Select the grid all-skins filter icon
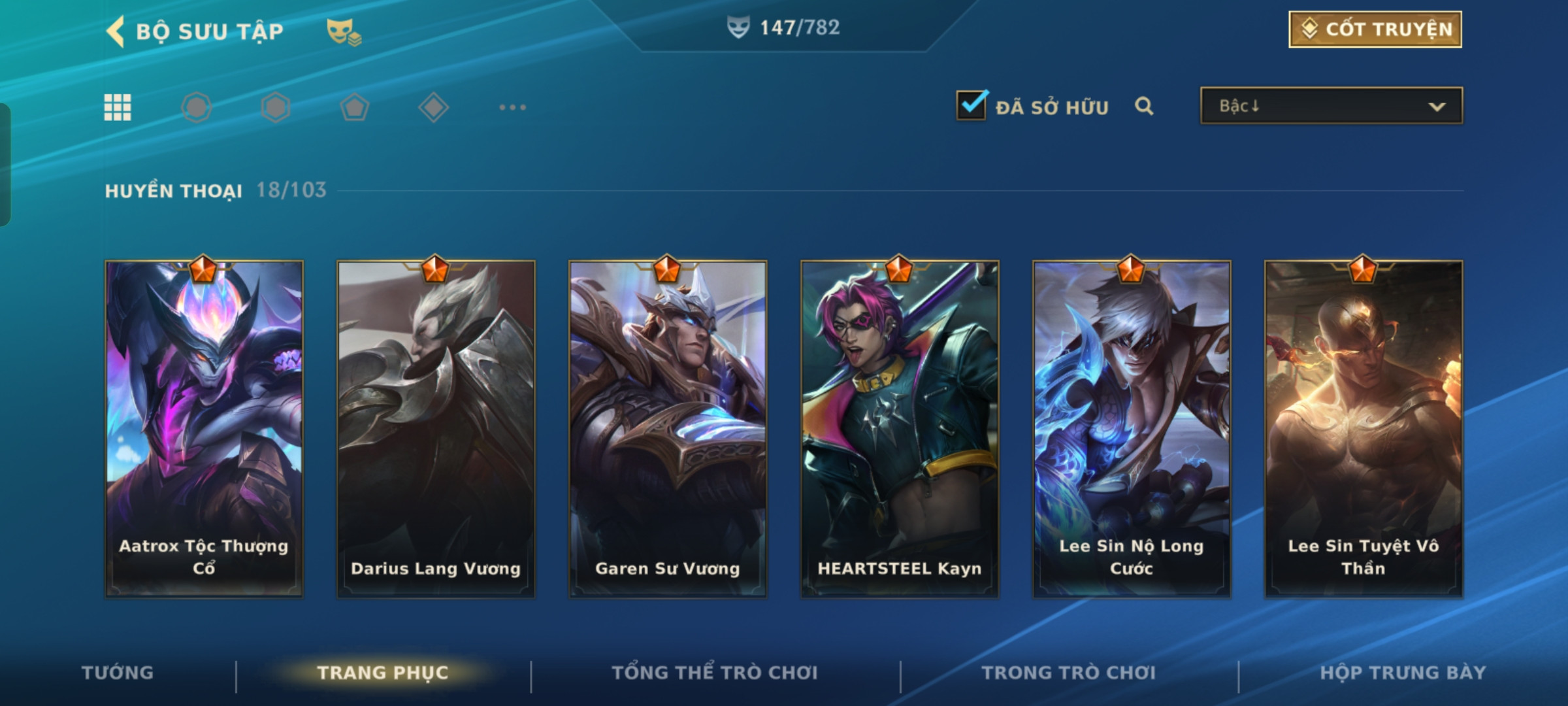Viewport: 1568px width, 706px height. pos(118,107)
